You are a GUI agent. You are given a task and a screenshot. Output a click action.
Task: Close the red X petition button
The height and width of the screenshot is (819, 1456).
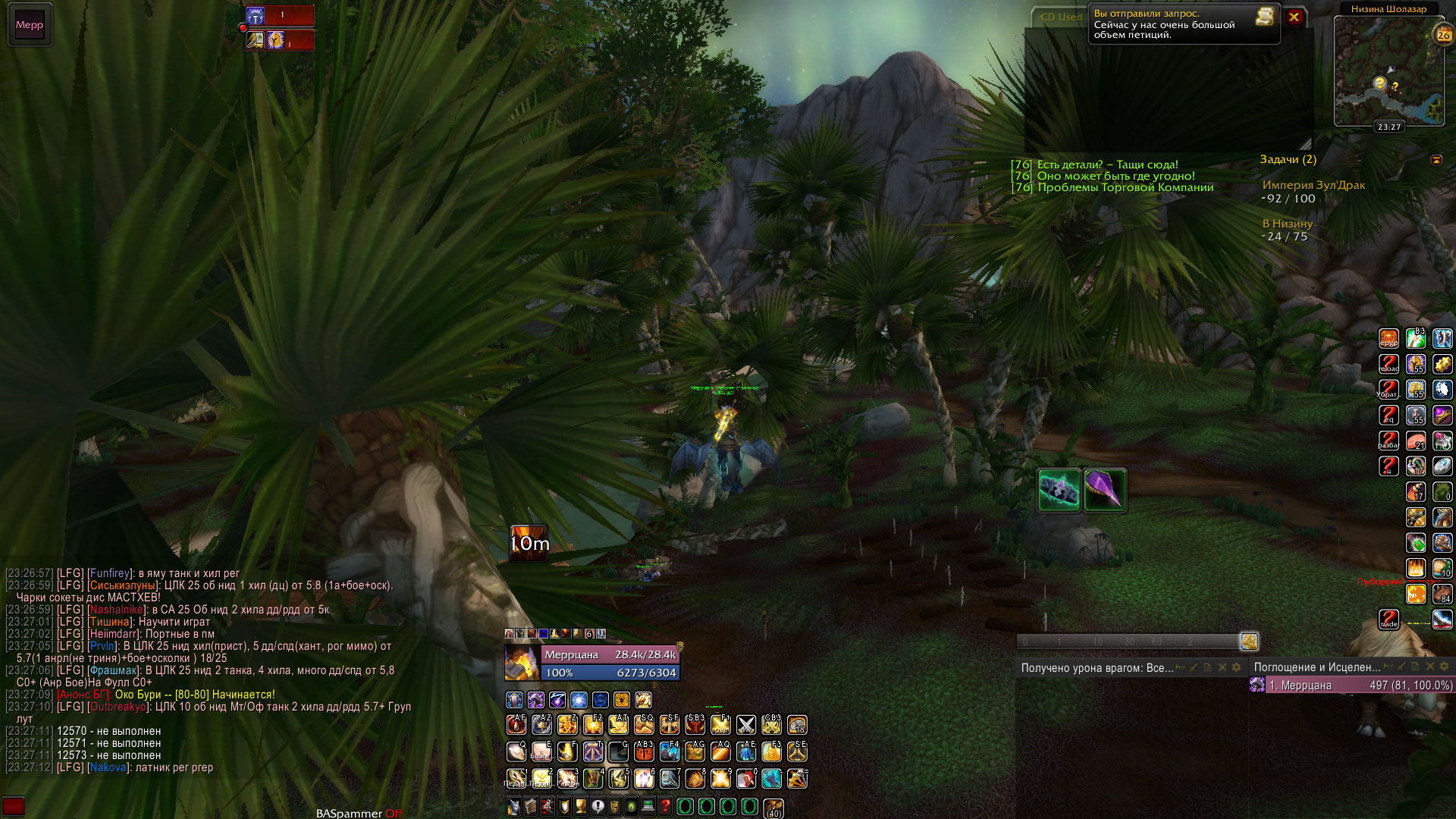pyautogui.click(x=1294, y=17)
